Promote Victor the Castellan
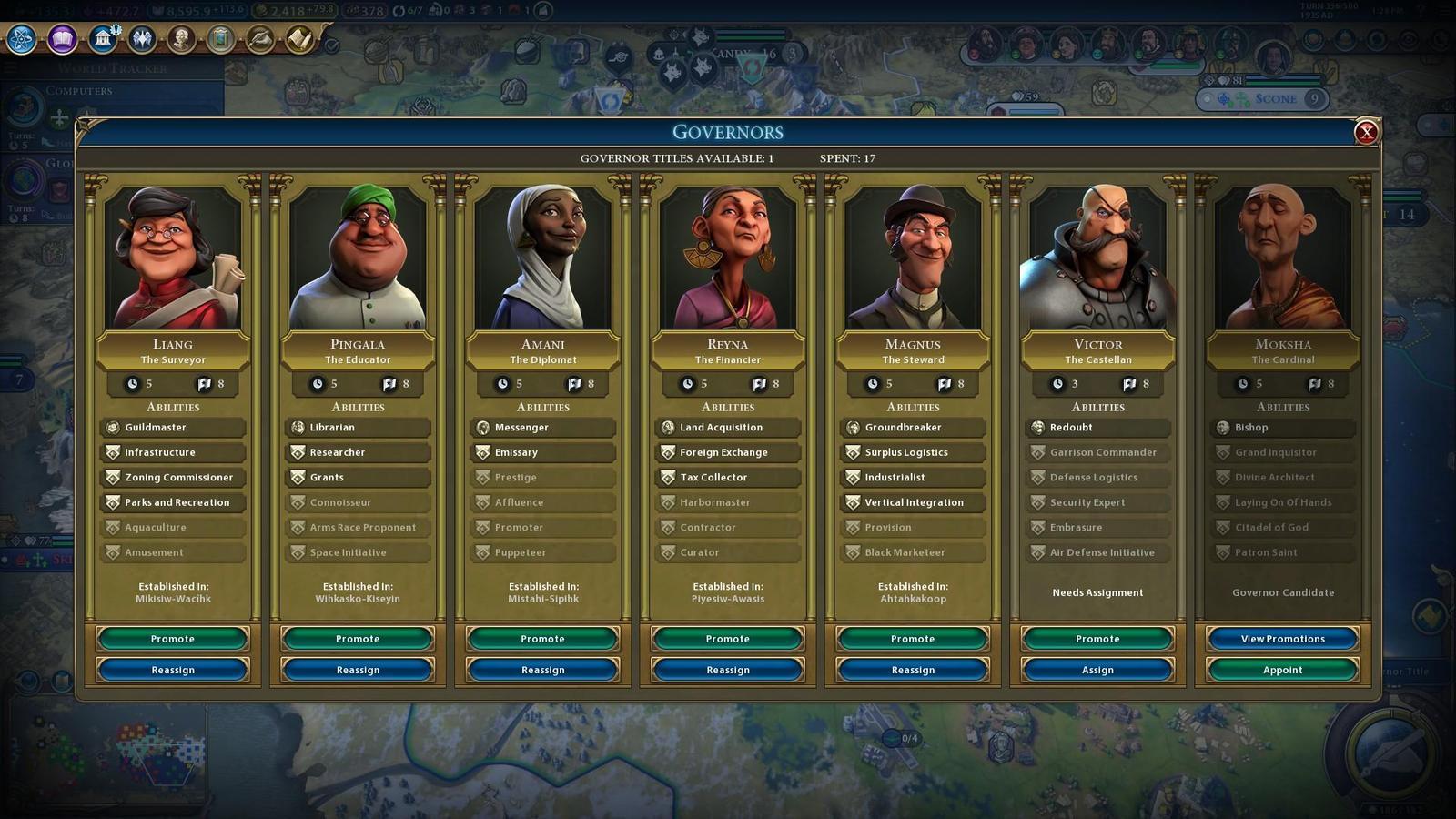The height and width of the screenshot is (819, 1456). click(x=1097, y=639)
